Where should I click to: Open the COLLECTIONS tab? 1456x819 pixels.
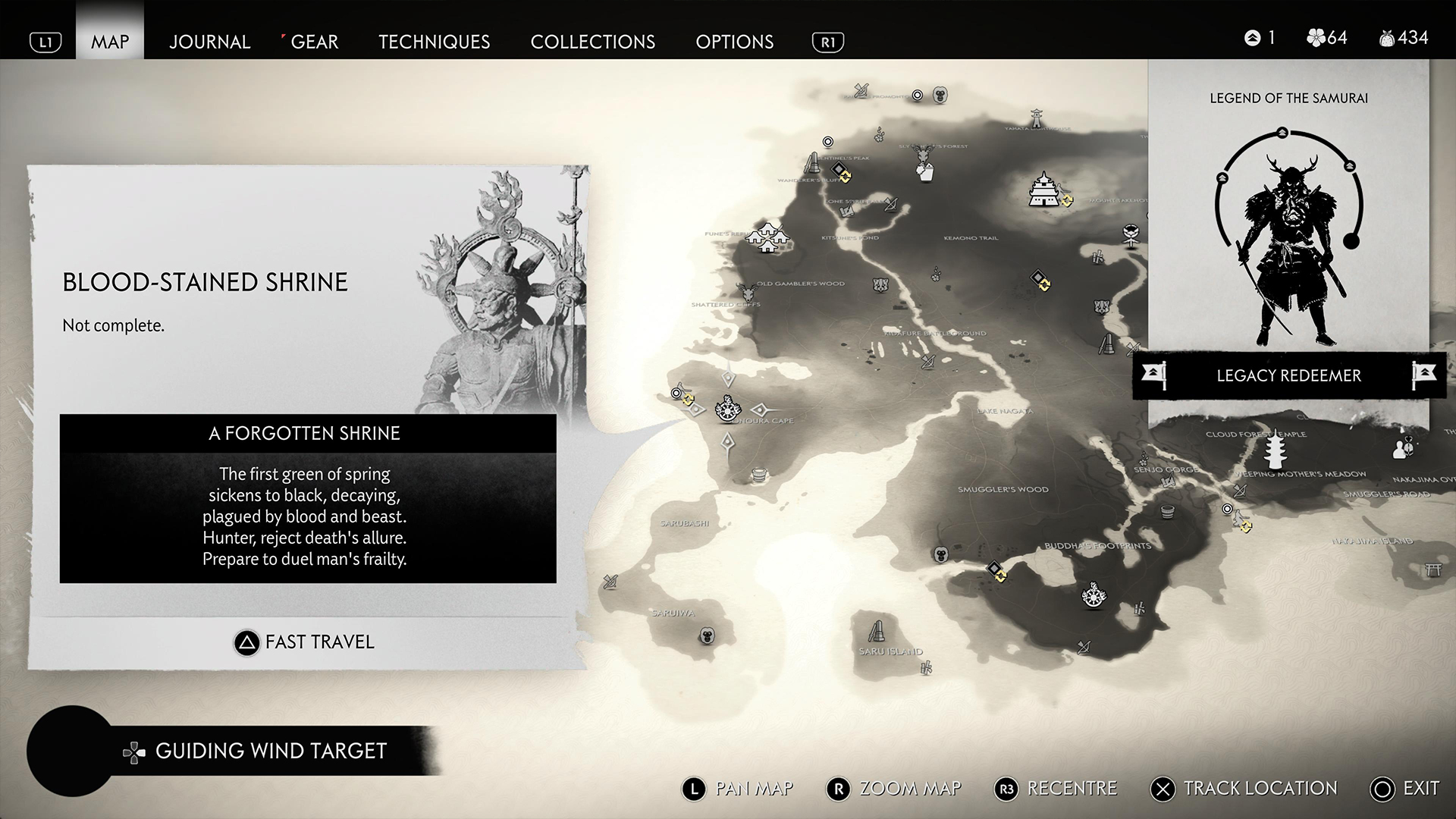593,42
